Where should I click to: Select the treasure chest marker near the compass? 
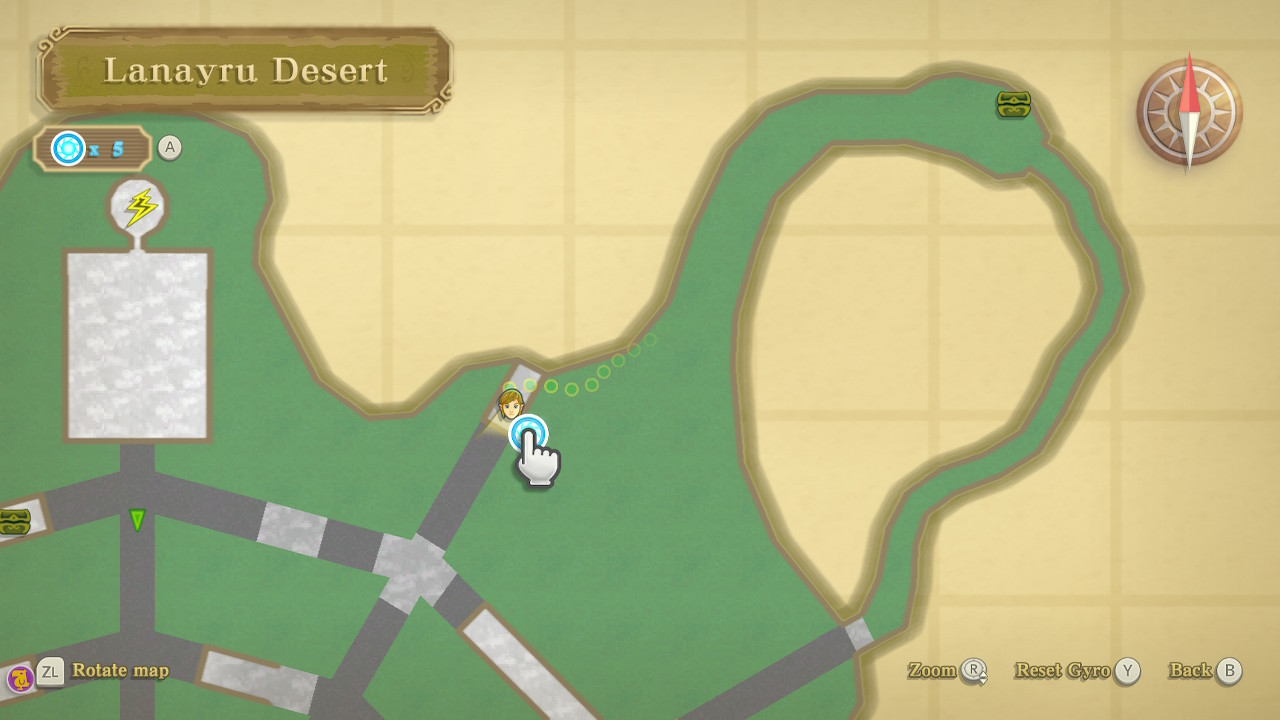[x=1013, y=104]
